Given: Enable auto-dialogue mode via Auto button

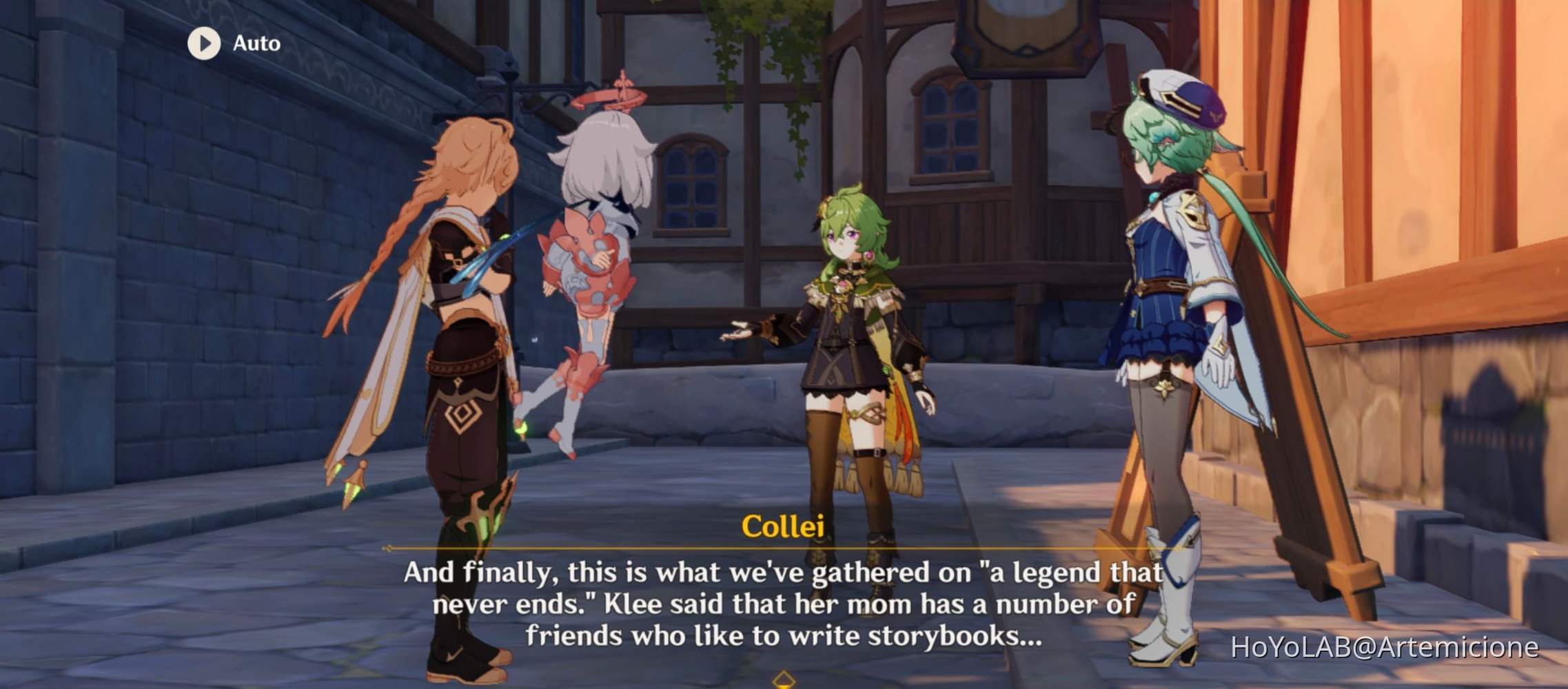Looking at the screenshot, I should pyautogui.click(x=227, y=43).
